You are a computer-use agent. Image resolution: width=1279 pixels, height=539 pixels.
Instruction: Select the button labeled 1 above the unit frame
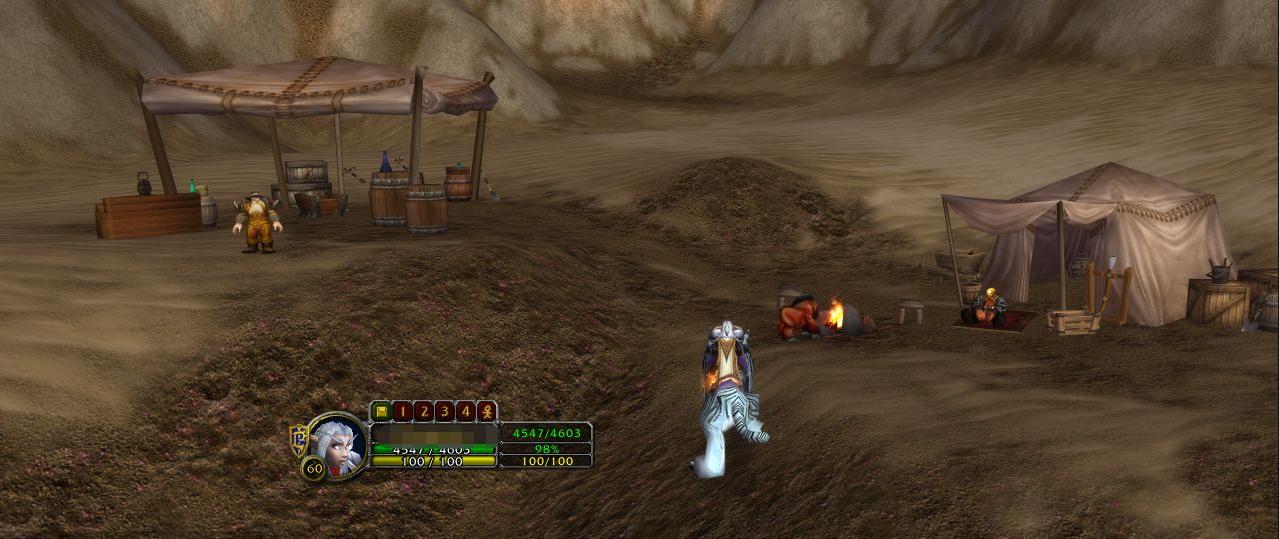coord(401,411)
